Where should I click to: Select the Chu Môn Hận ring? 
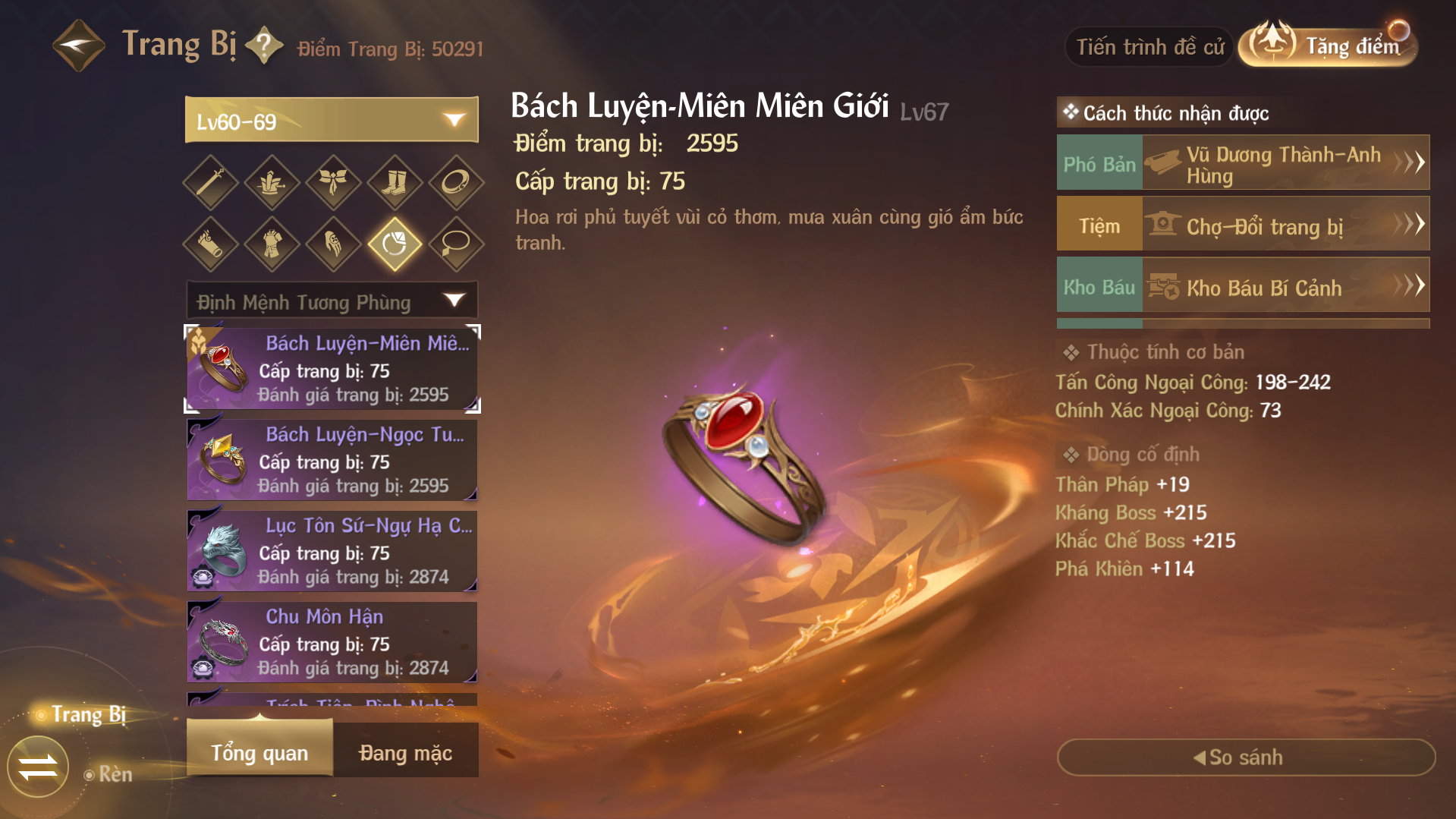tap(332, 641)
